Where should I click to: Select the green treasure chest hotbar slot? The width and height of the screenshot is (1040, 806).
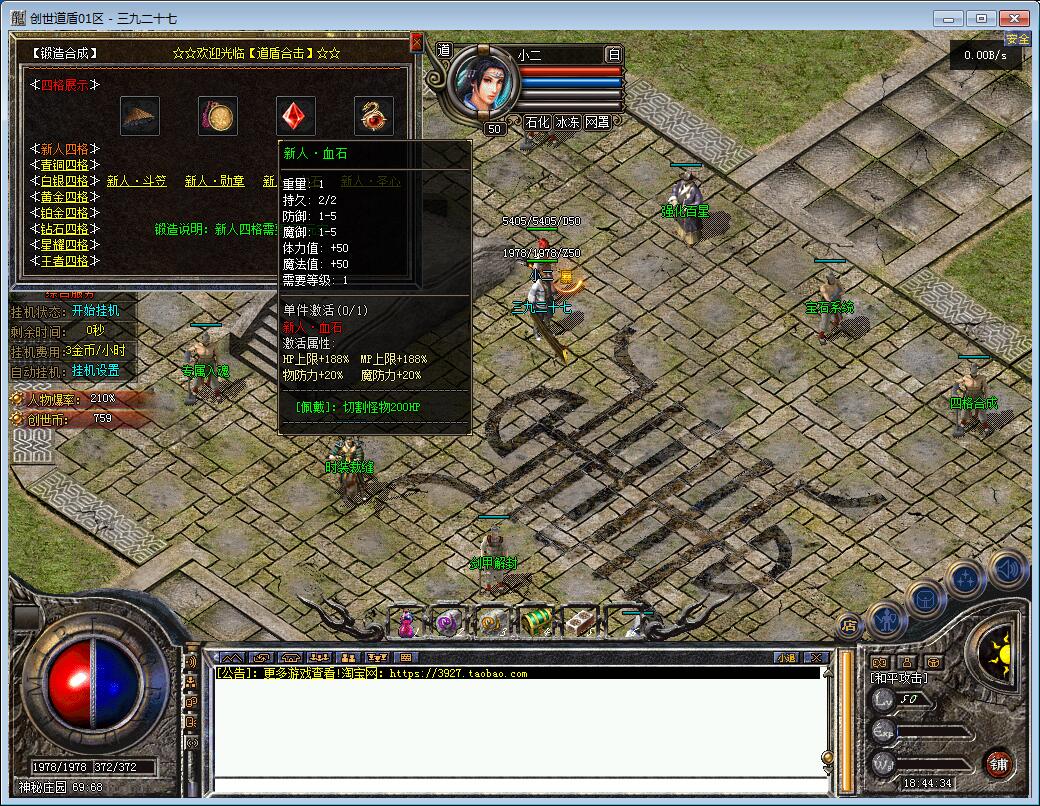click(537, 622)
